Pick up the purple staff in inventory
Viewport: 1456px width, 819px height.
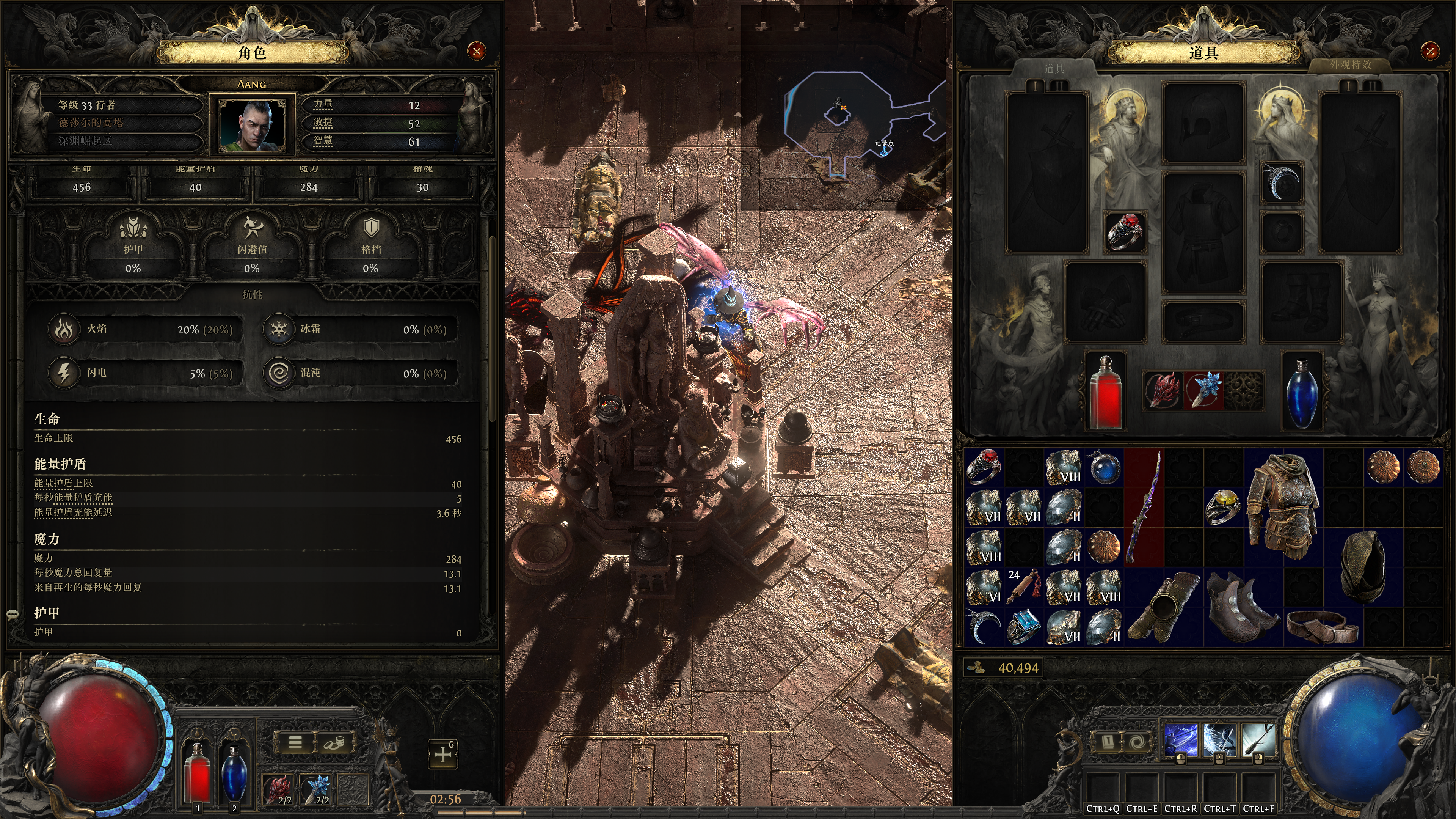pos(1144,507)
